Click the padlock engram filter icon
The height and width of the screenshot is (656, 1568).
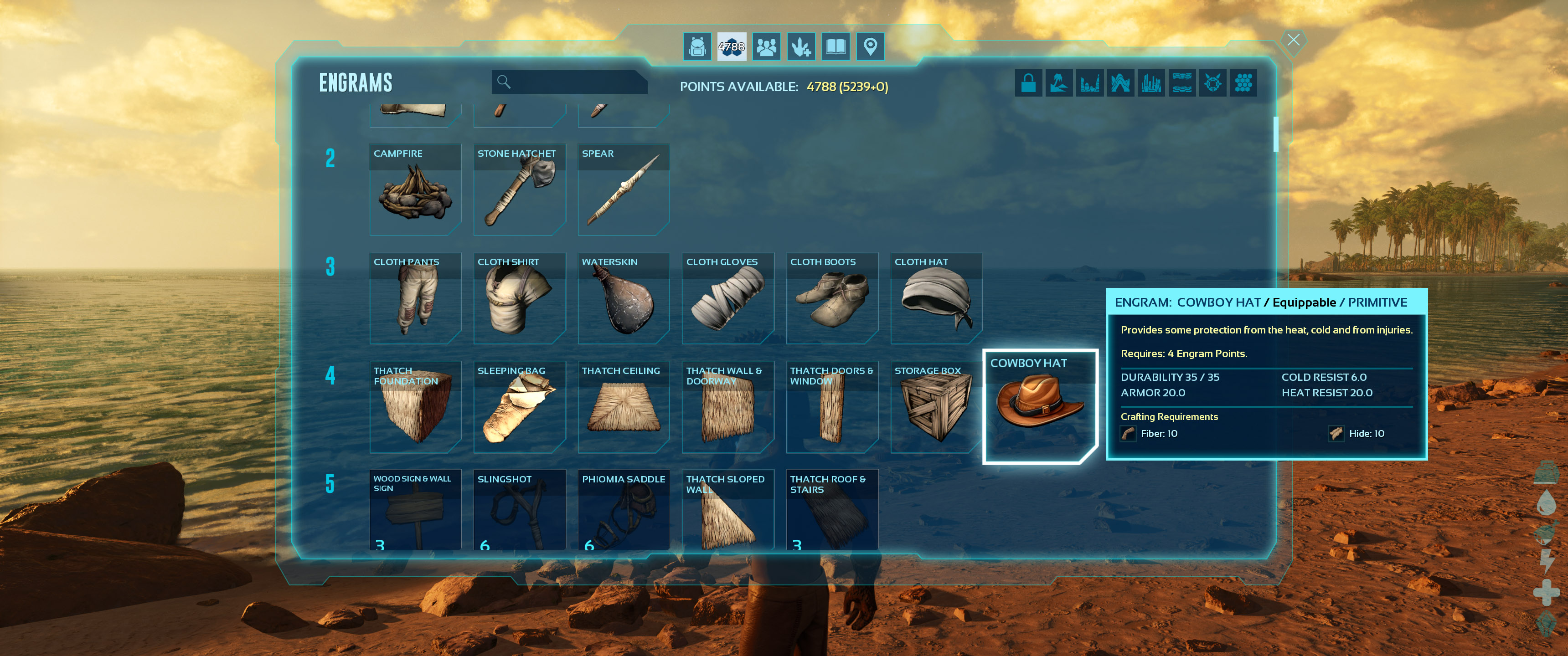coord(1029,83)
